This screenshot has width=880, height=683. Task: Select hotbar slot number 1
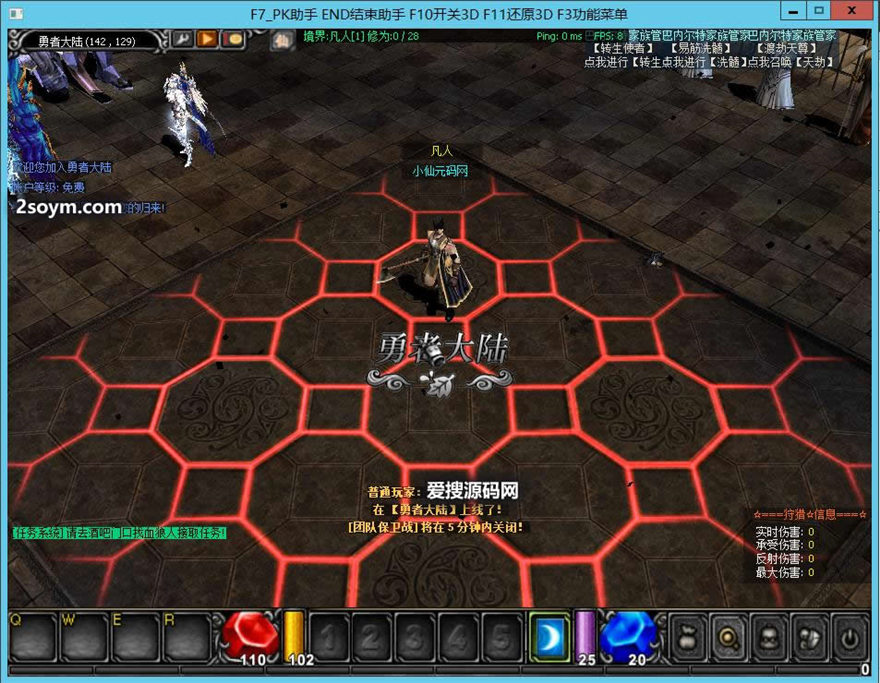point(329,635)
